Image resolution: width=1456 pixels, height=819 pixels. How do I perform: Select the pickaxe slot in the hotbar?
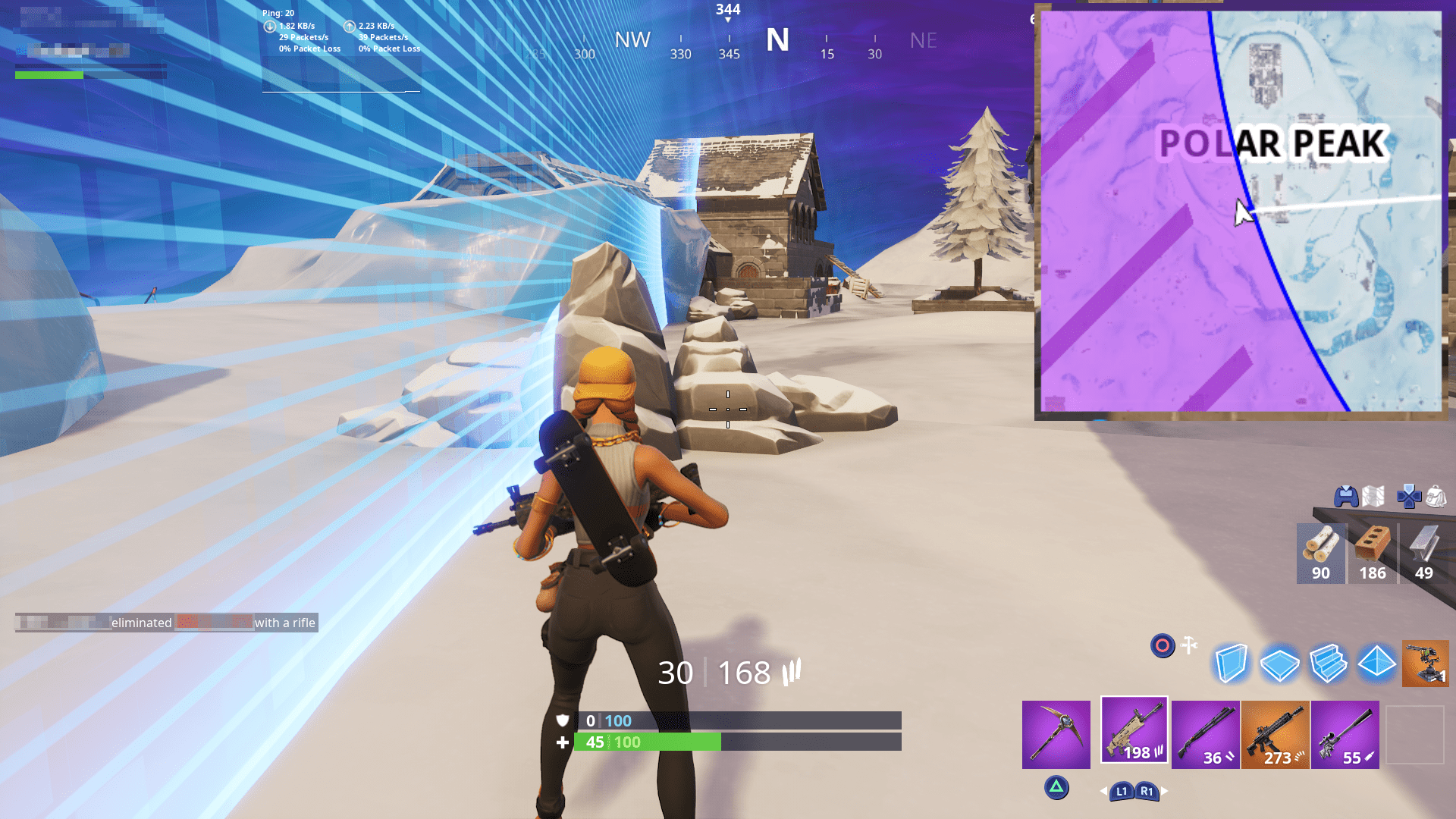click(x=1056, y=733)
